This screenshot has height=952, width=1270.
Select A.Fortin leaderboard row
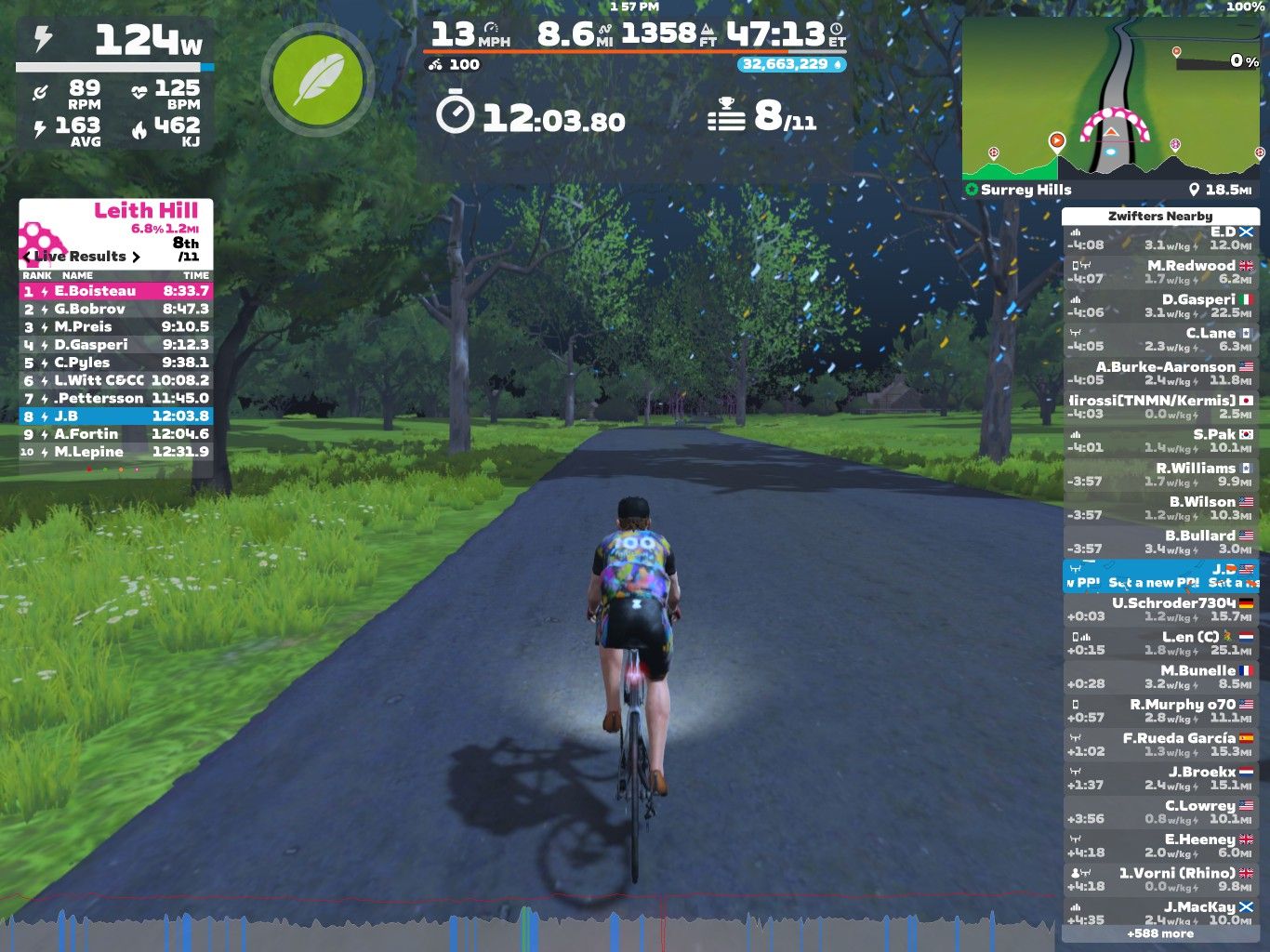point(116,434)
